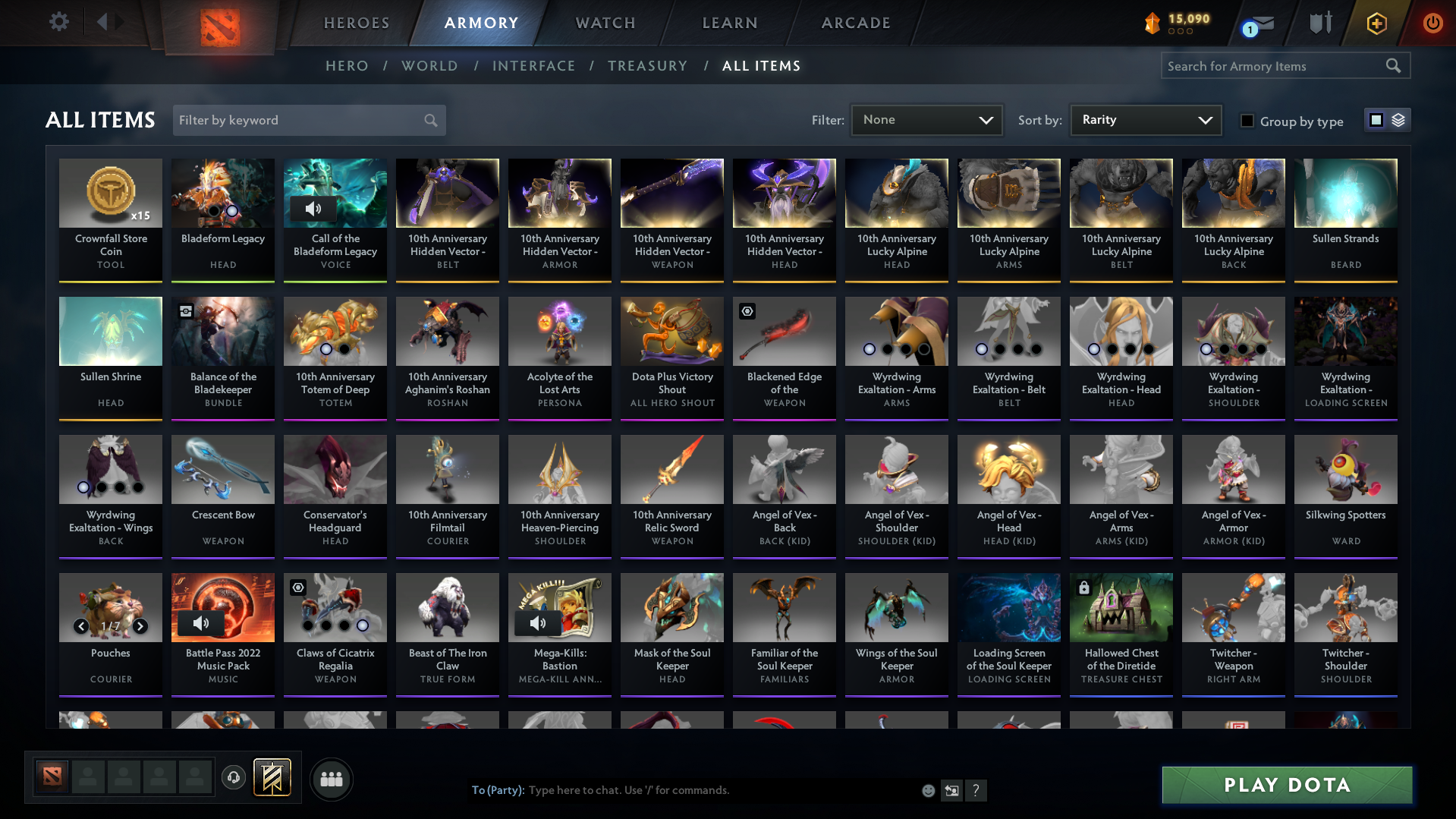The width and height of the screenshot is (1456, 819).
Task: Open the TREASURY section
Action: (647, 66)
